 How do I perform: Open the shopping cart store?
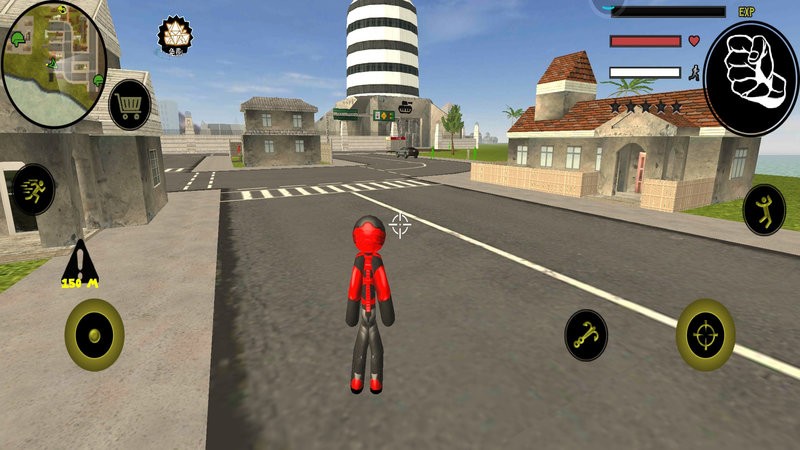130,103
